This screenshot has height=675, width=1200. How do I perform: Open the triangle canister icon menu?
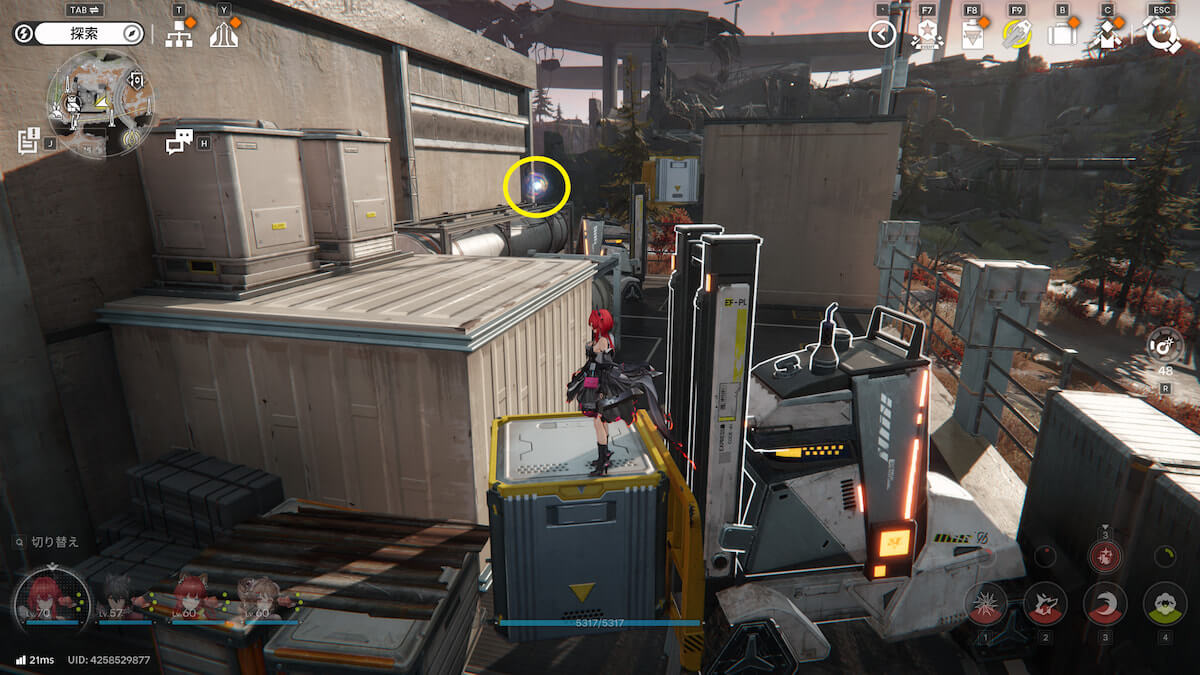coord(971,36)
